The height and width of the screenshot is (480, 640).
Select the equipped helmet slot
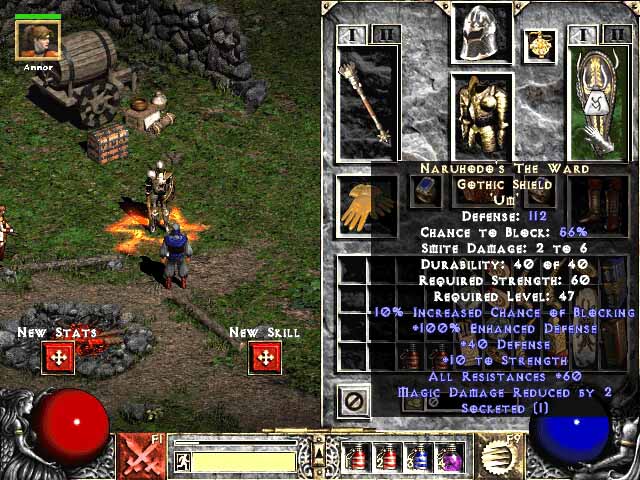[x=482, y=34]
